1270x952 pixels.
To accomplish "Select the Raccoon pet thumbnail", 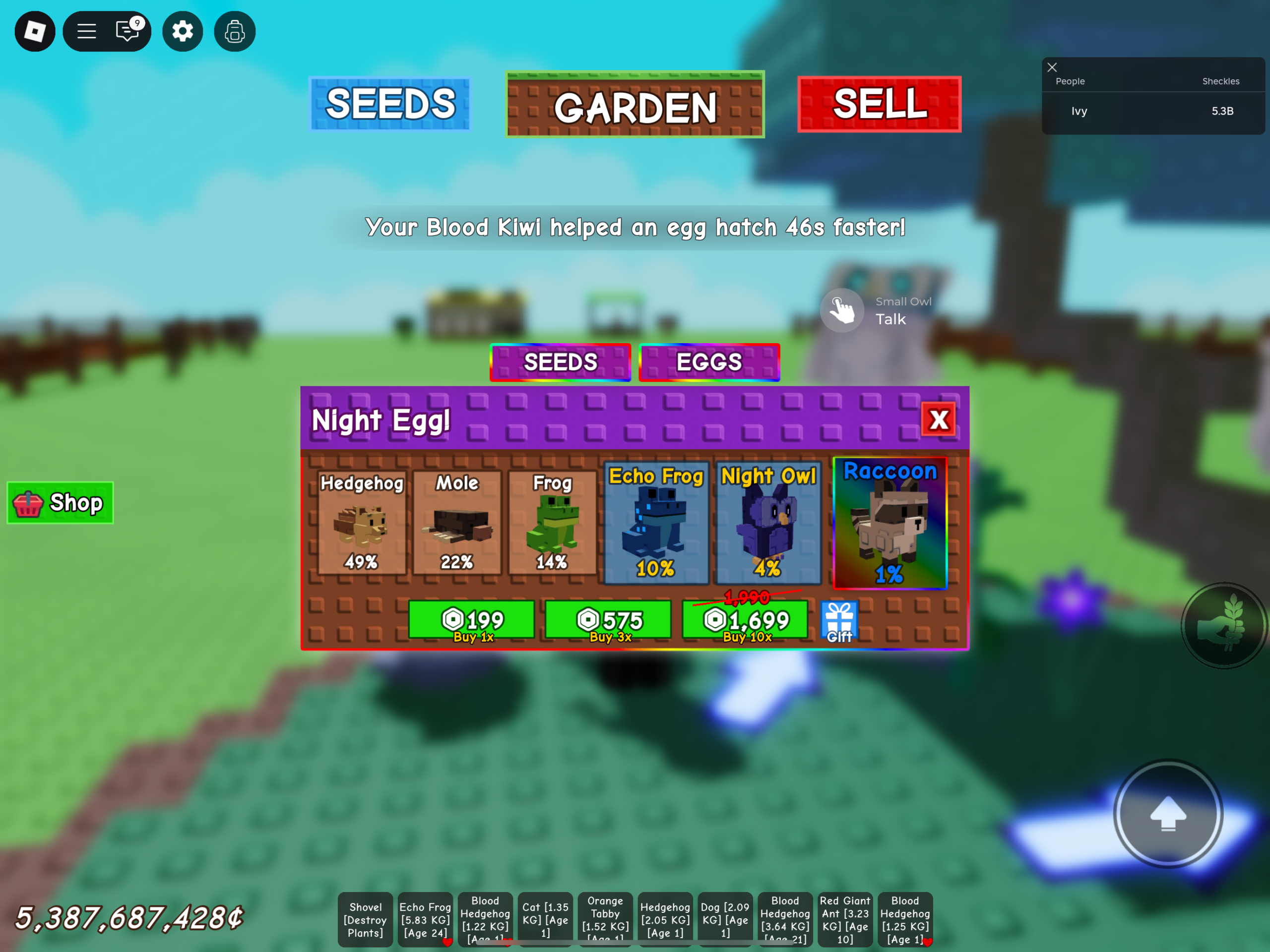I will pyautogui.click(x=890, y=522).
